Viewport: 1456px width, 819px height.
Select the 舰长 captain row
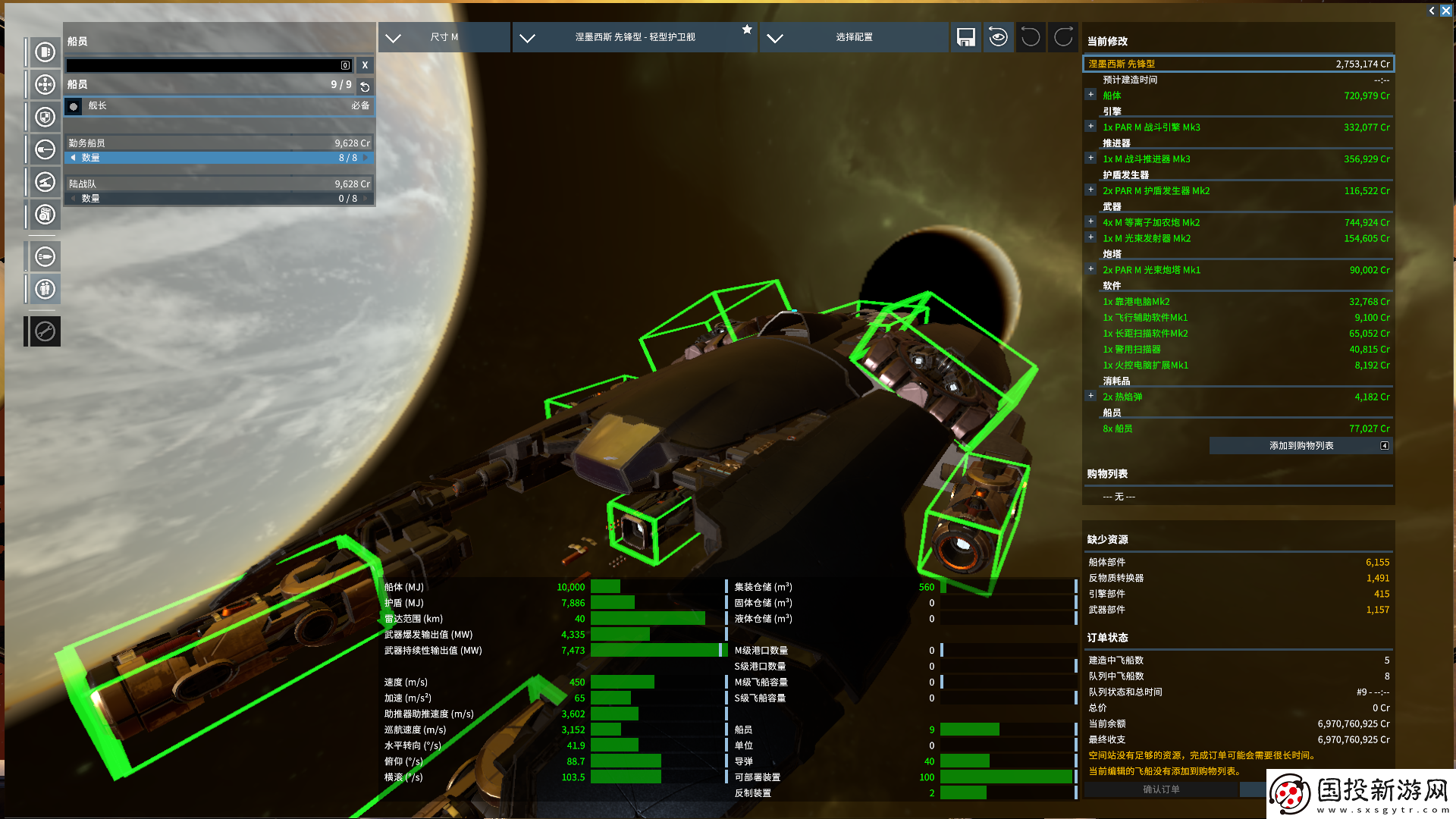click(218, 106)
